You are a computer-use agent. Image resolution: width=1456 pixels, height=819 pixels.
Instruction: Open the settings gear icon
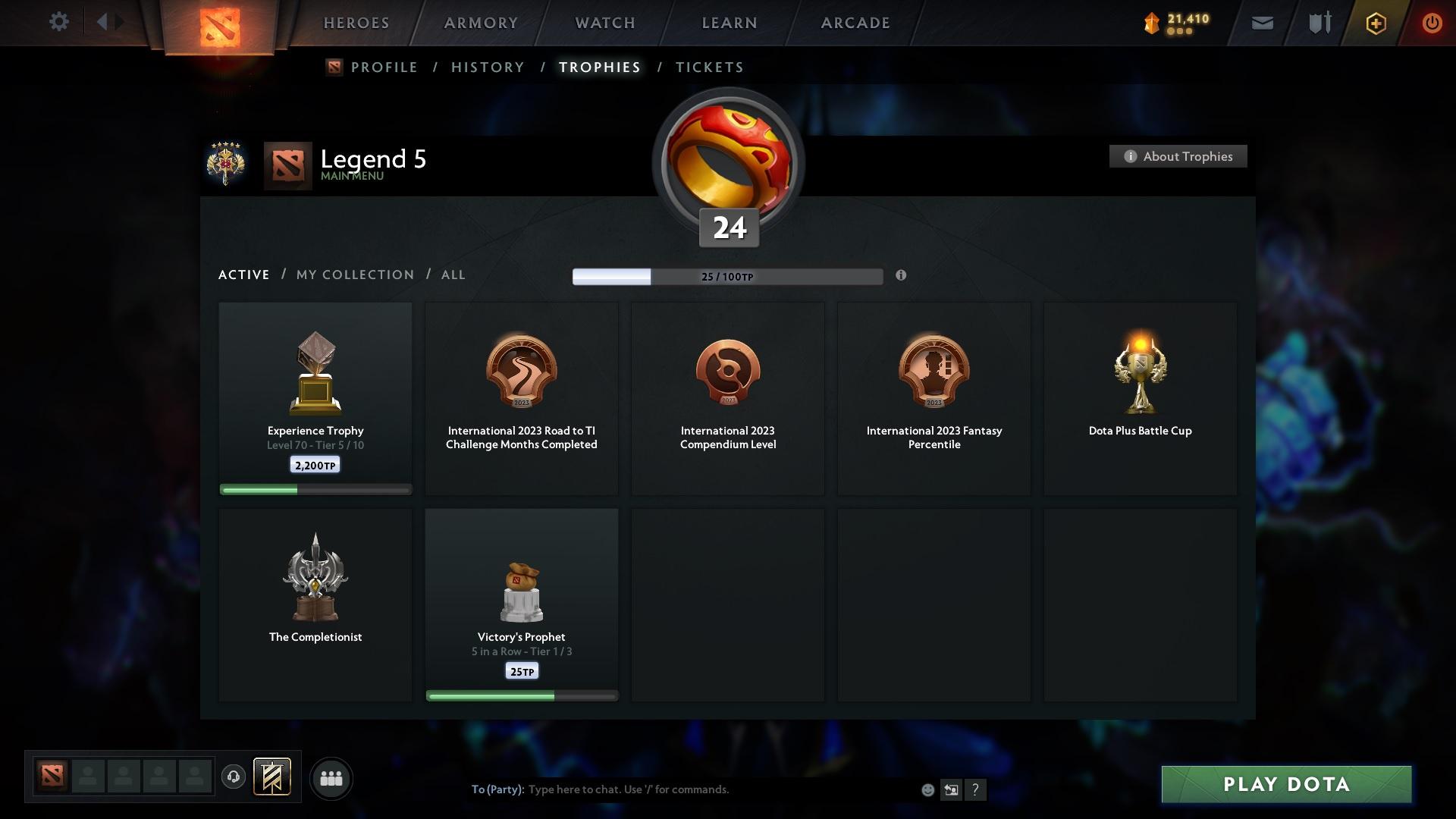click(58, 22)
